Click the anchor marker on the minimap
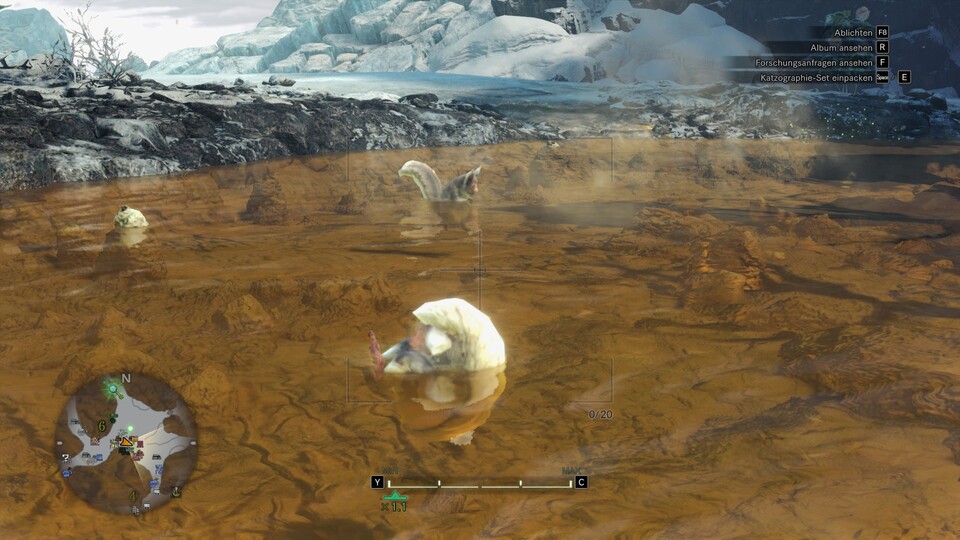Viewport: 960px width, 540px height. pyautogui.click(x=176, y=490)
